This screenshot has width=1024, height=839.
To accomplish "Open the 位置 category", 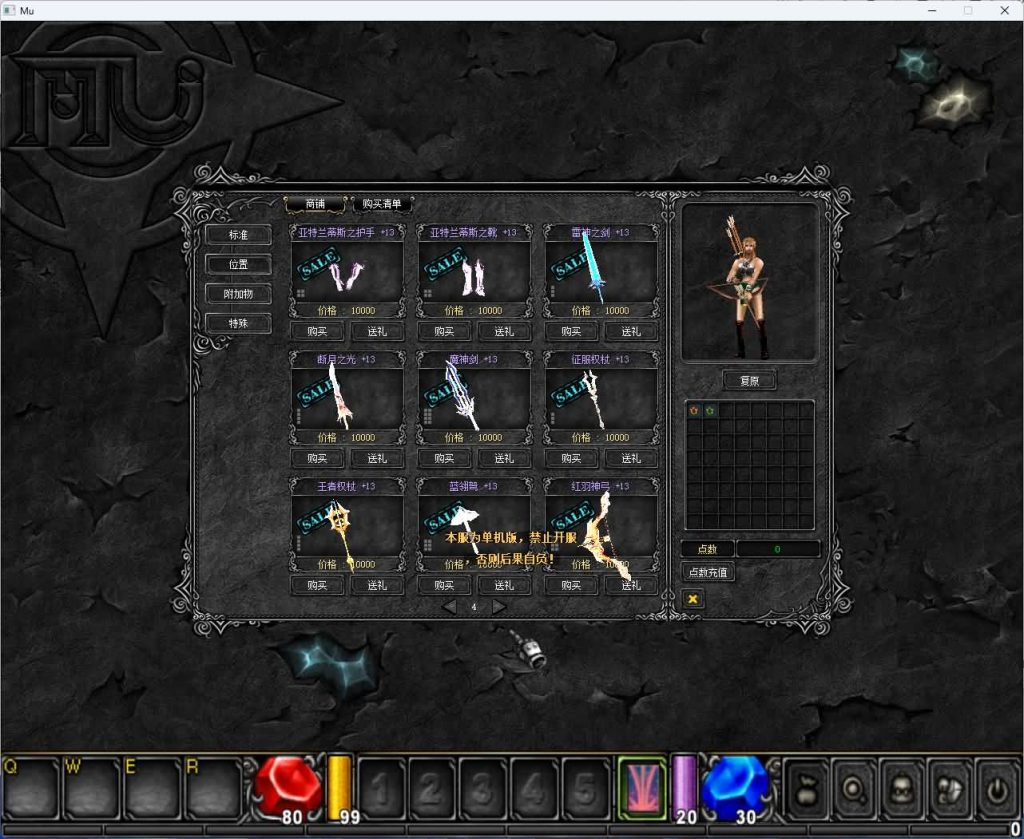I will tap(237, 264).
